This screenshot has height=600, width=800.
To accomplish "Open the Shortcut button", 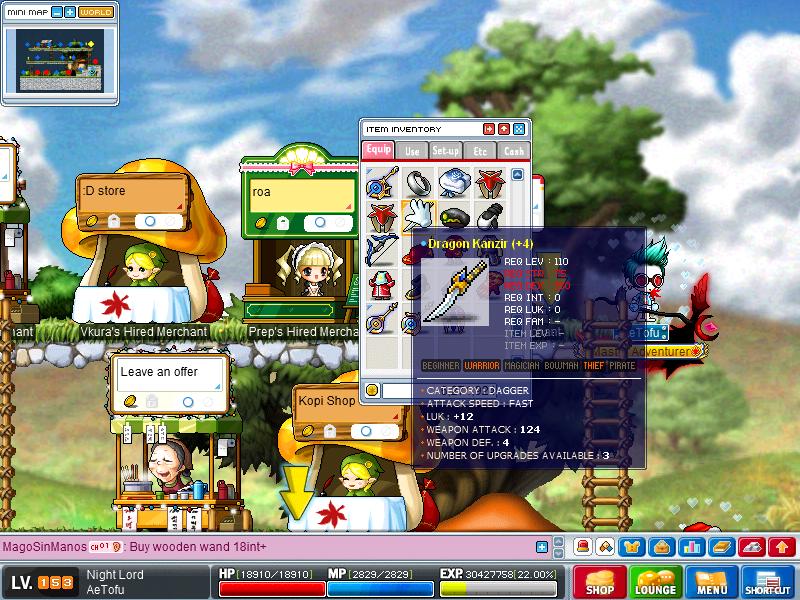I will (x=768, y=582).
